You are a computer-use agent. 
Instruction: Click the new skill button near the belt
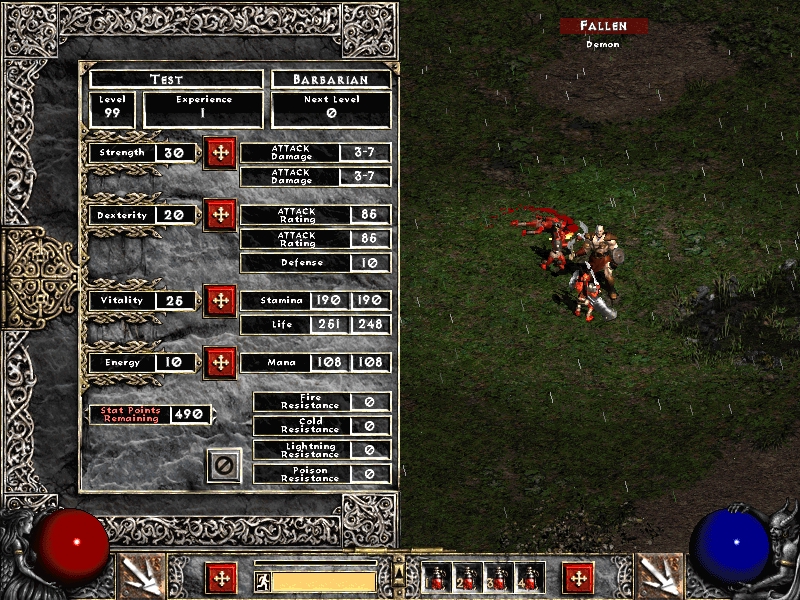(577, 578)
